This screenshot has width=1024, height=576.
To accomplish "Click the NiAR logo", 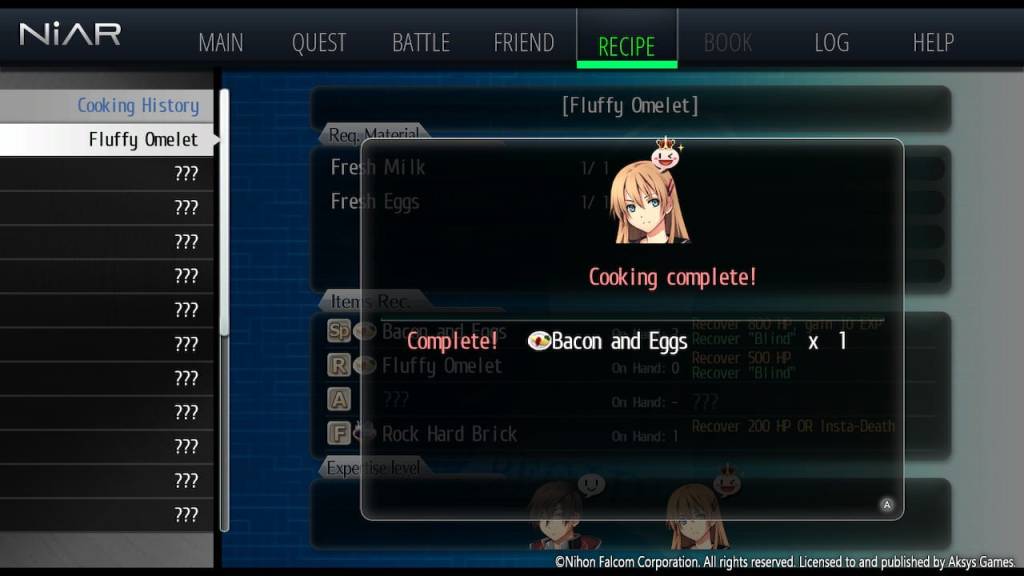I will pyautogui.click(x=70, y=35).
